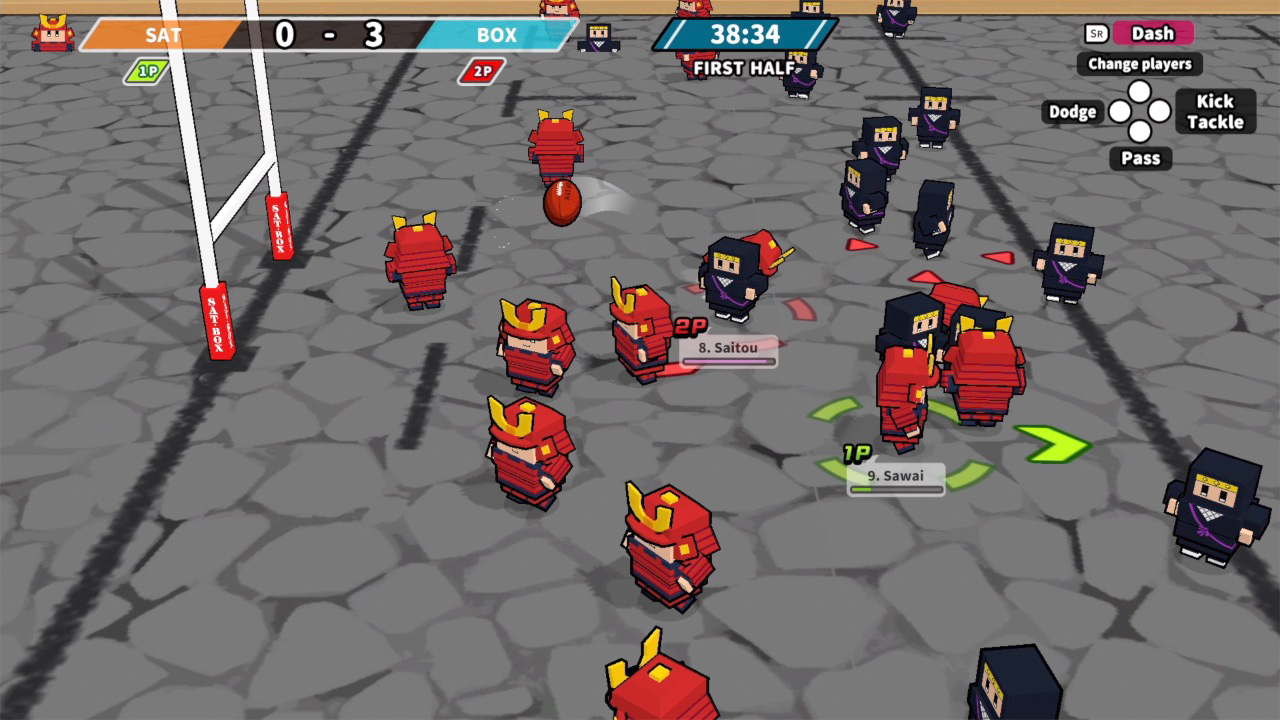Image resolution: width=1280 pixels, height=720 pixels.
Task: Open the FIRST HALF status banner
Action: coord(744,68)
